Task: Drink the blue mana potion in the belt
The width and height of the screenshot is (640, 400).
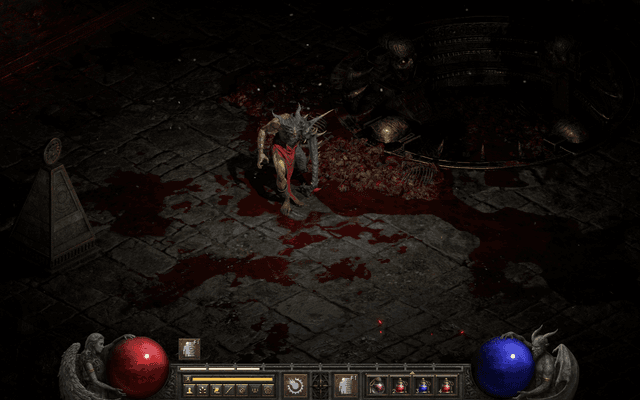Action: [423, 385]
